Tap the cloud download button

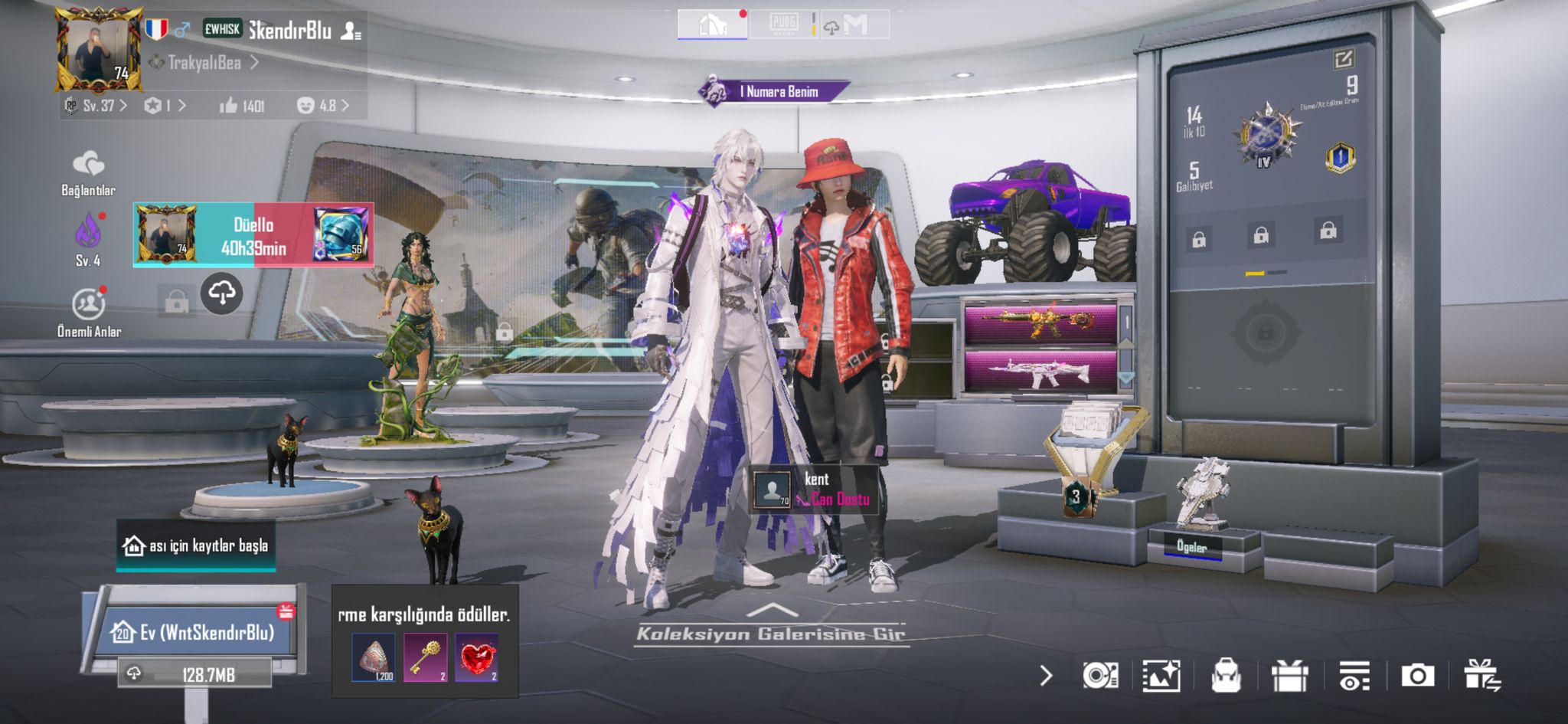pos(222,293)
